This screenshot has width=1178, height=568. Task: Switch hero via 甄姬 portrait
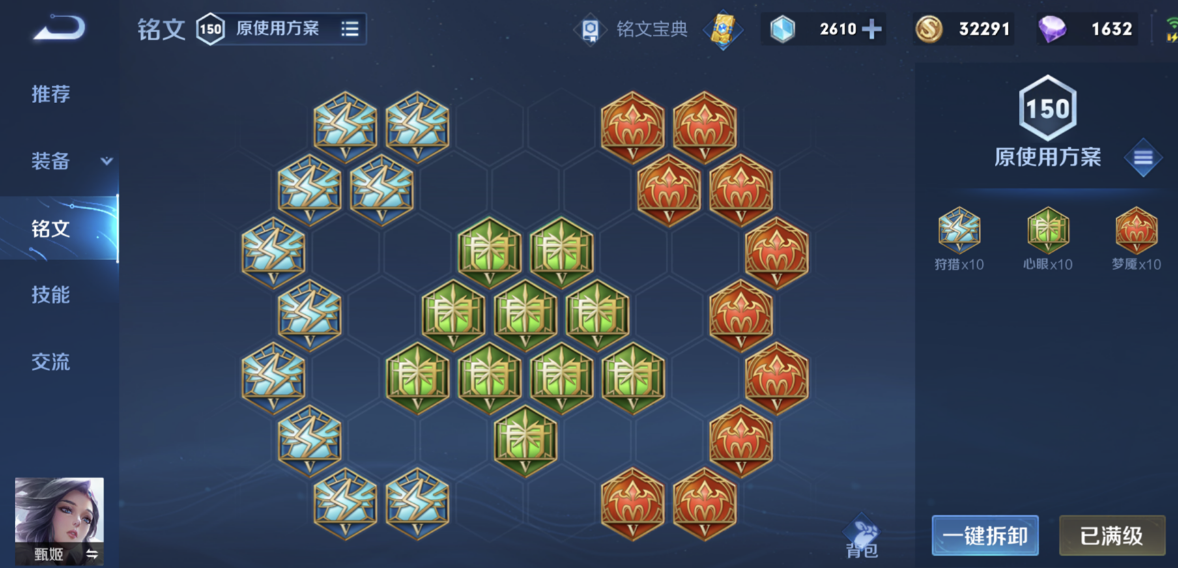coord(60,521)
